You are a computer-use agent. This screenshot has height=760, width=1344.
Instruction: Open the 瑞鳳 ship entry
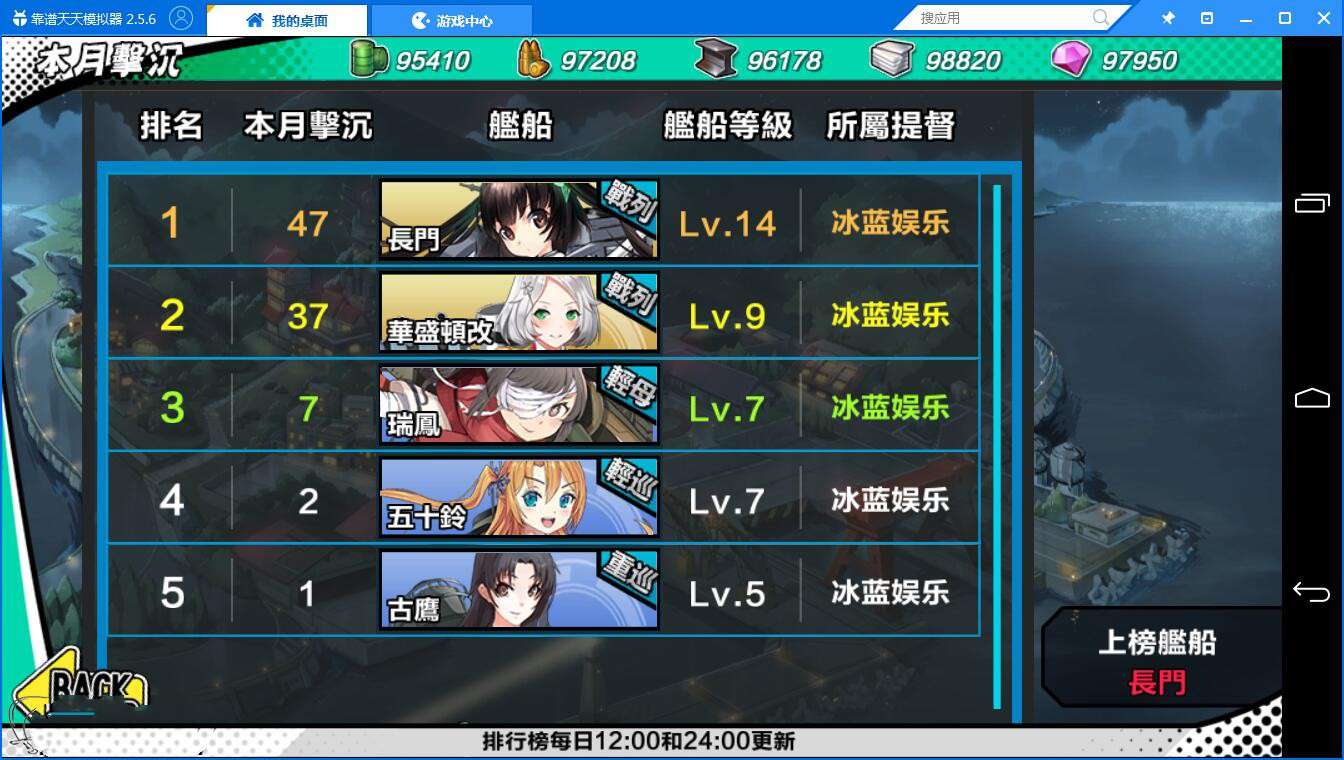click(543, 405)
